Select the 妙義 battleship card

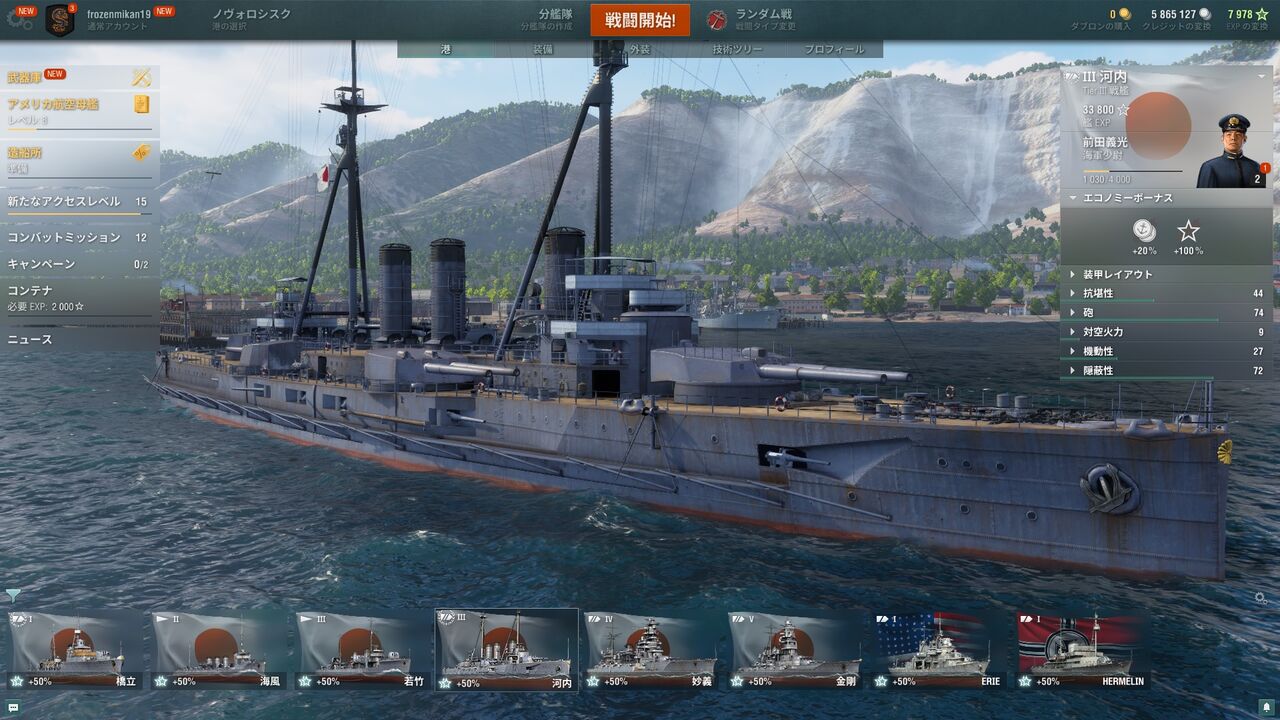tap(651, 650)
